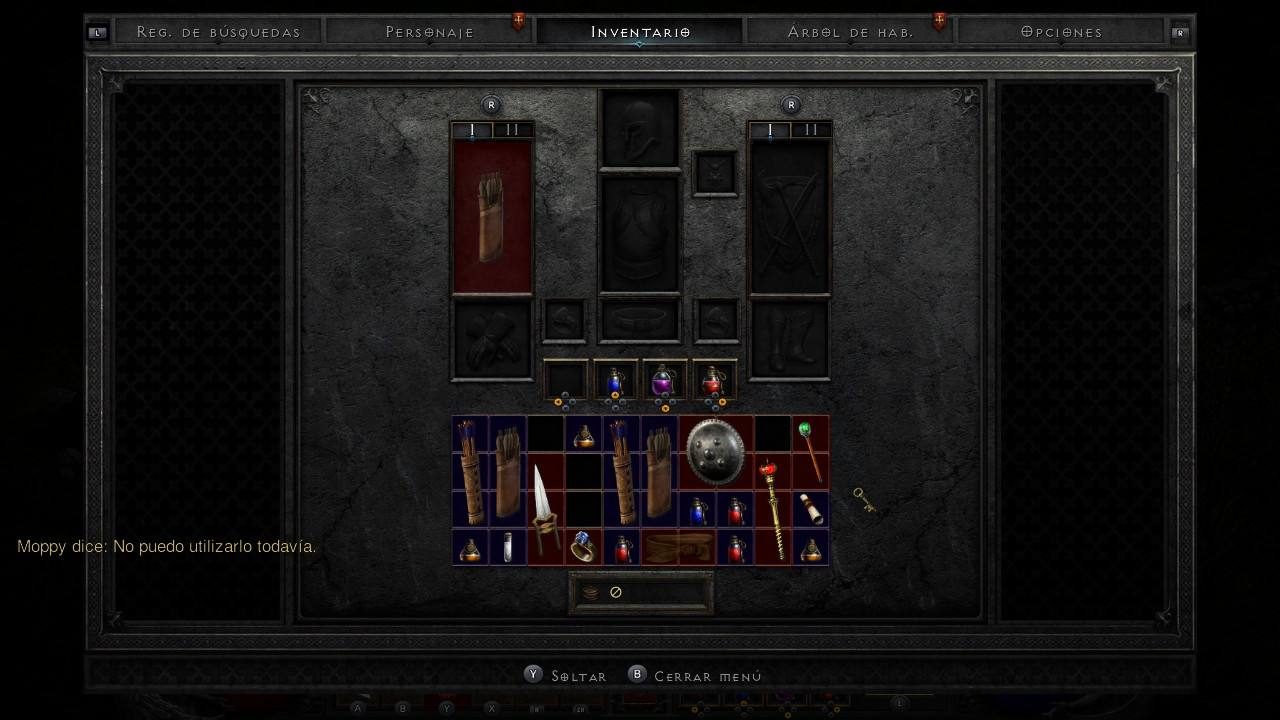This screenshot has width=1280, height=720.
Task: Select the white-bladed katar dagger
Action: coord(544,510)
